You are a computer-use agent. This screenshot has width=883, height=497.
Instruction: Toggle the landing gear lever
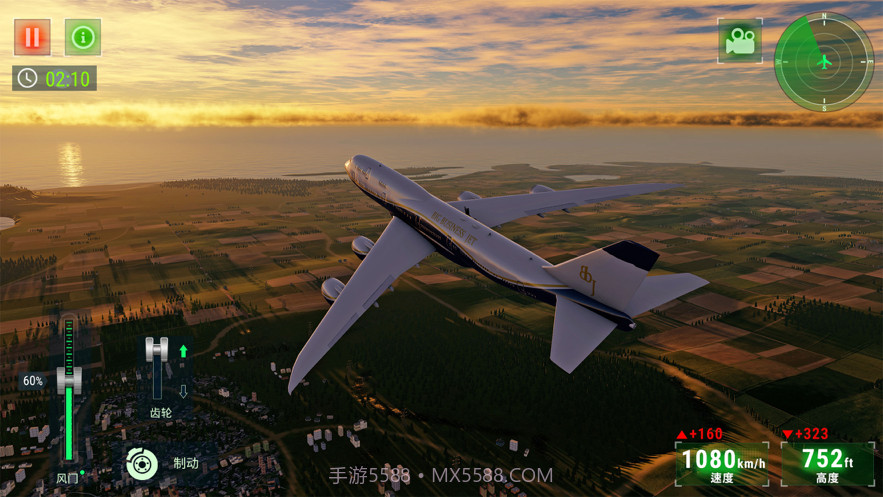click(157, 367)
